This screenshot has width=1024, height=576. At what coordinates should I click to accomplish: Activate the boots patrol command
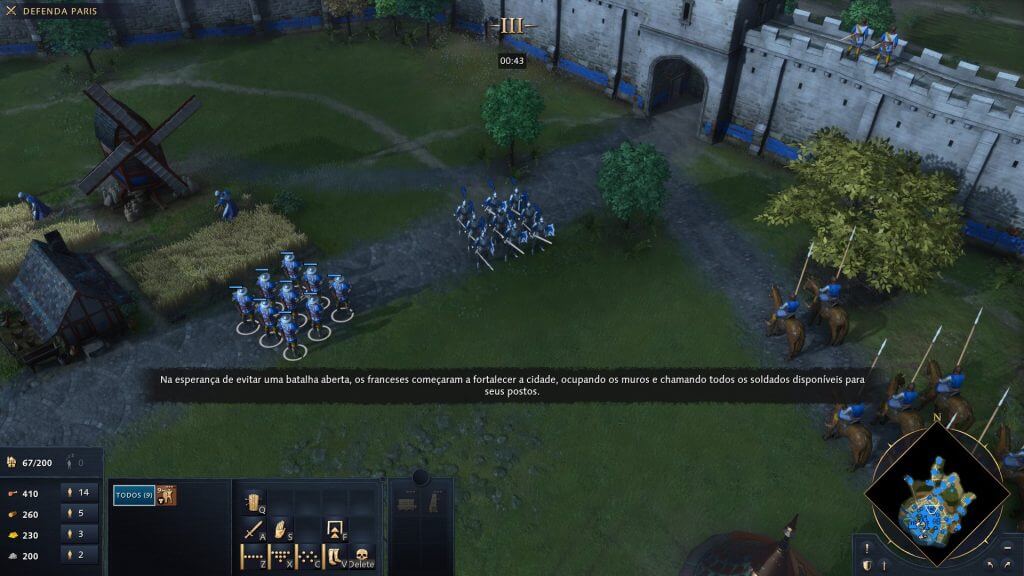[336, 556]
